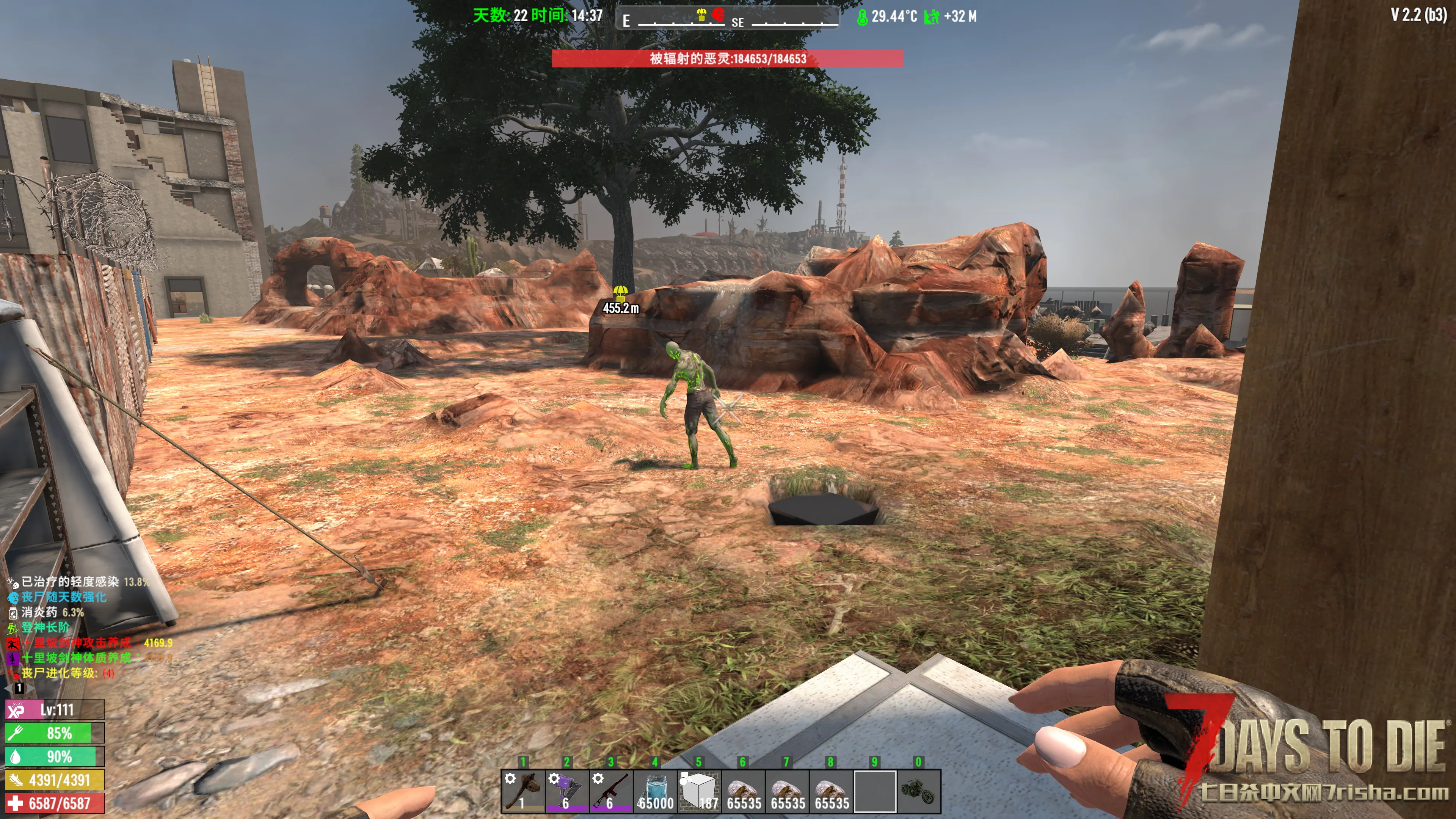The height and width of the screenshot is (819, 1456).
Task: Equip the purple nail gun
Action: tap(567, 791)
